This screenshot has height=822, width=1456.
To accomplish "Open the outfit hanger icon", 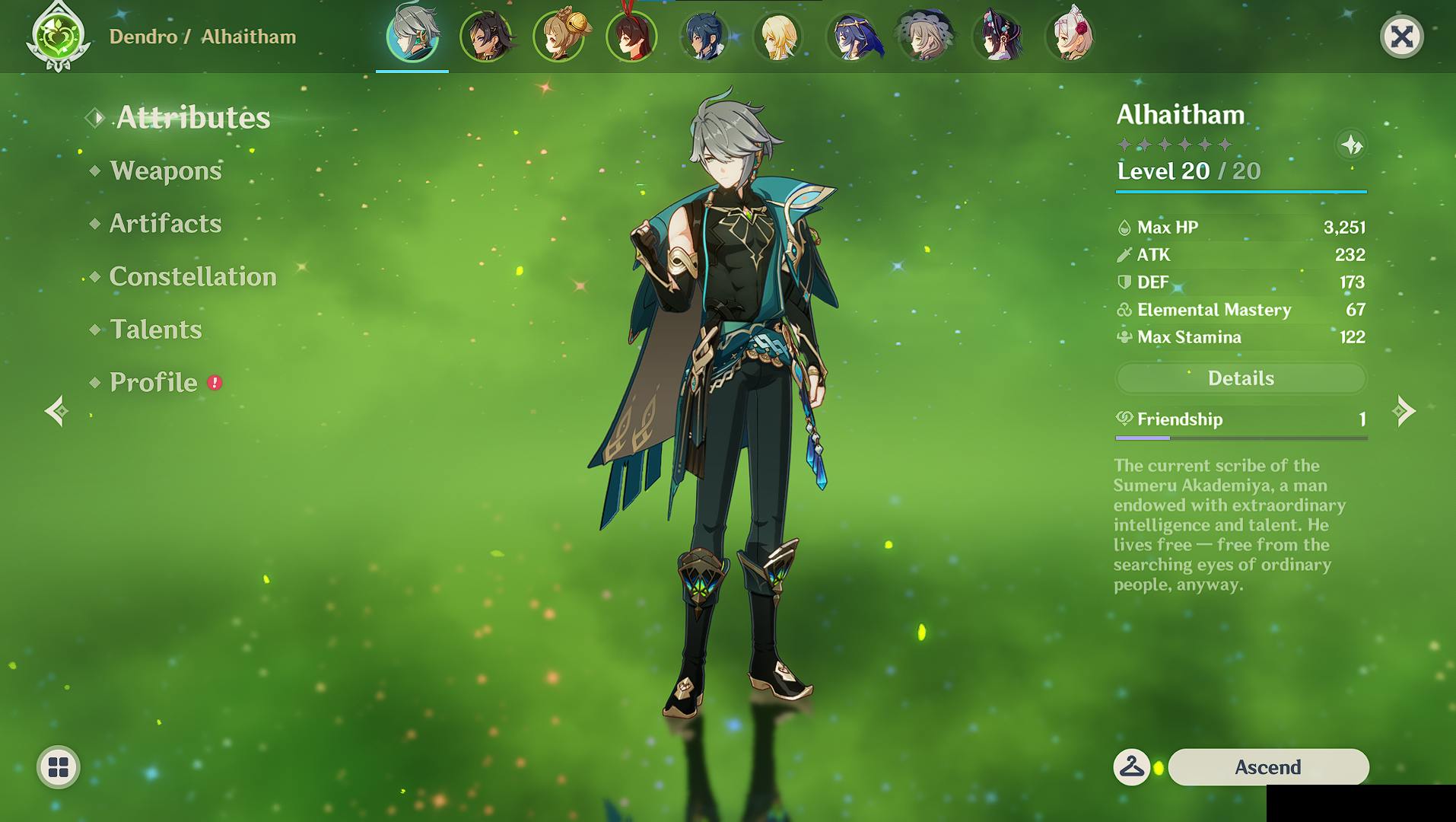I will [1132, 767].
